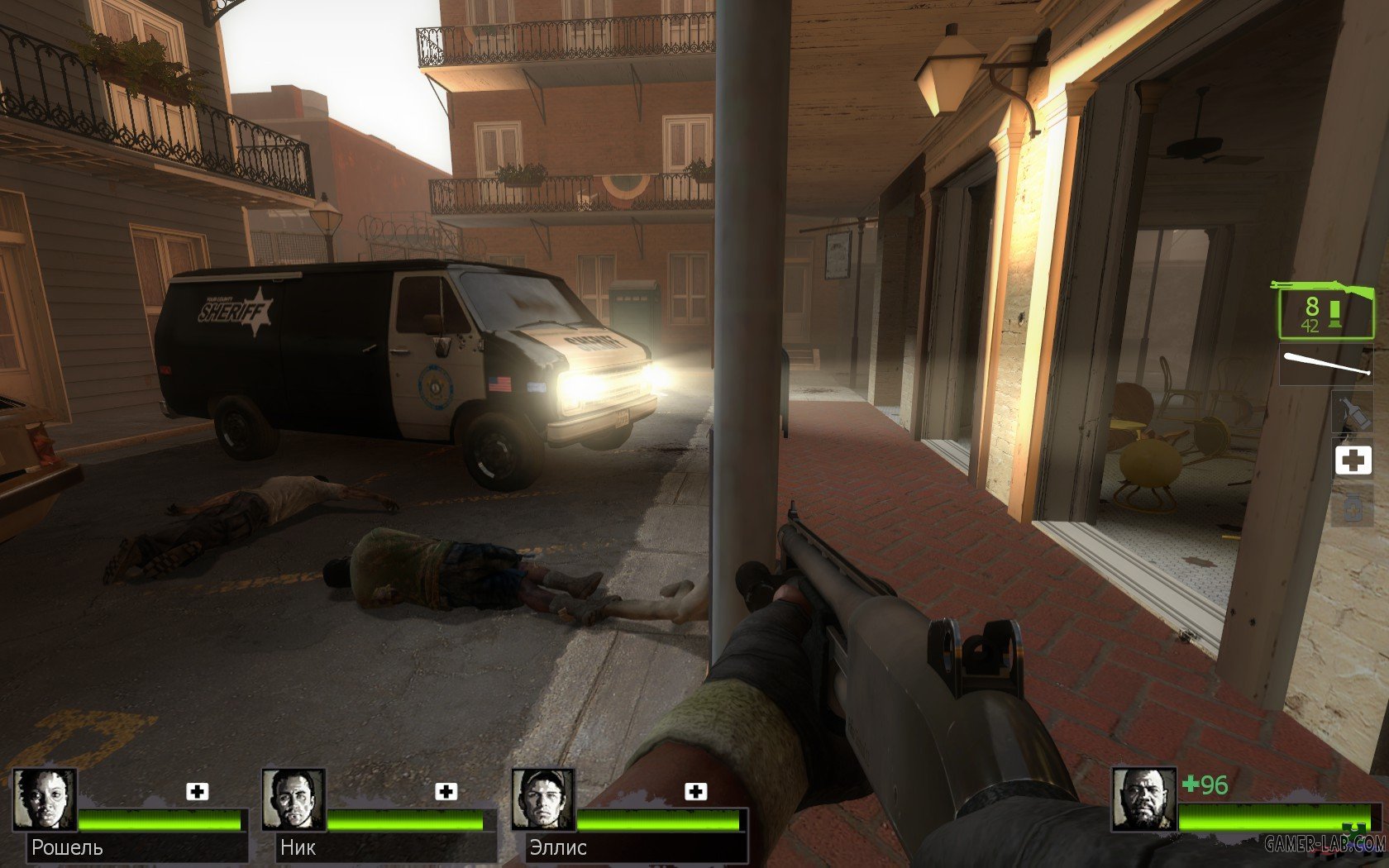Click your own survivor portrait
Image resolution: width=1389 pixels, height=868 pixels.
(x=1143, y=800)
